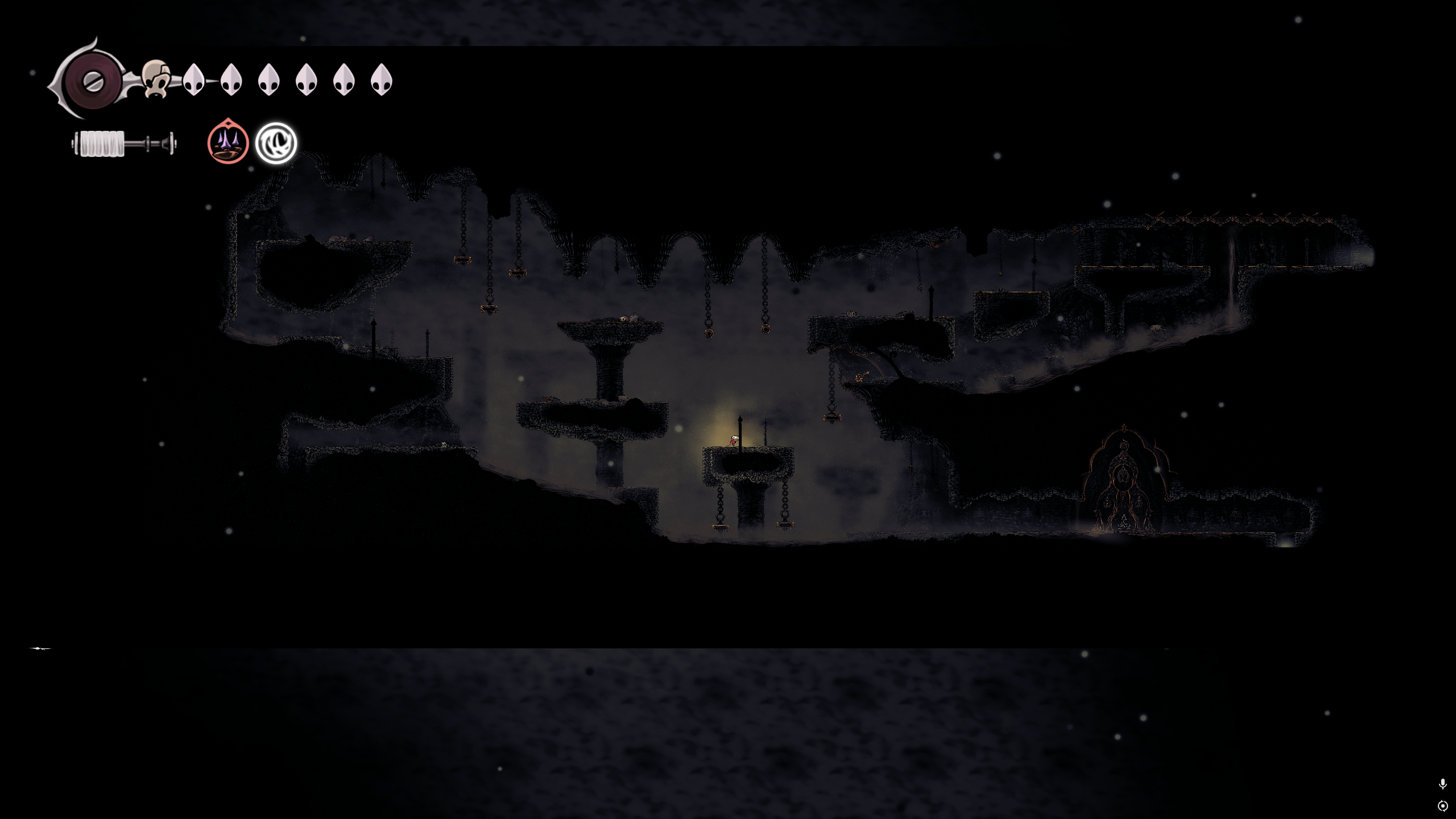The height and width of the screenshot is (819, 1456).
Task: Select the purple spikes tool icon
Action: (228, 142)
